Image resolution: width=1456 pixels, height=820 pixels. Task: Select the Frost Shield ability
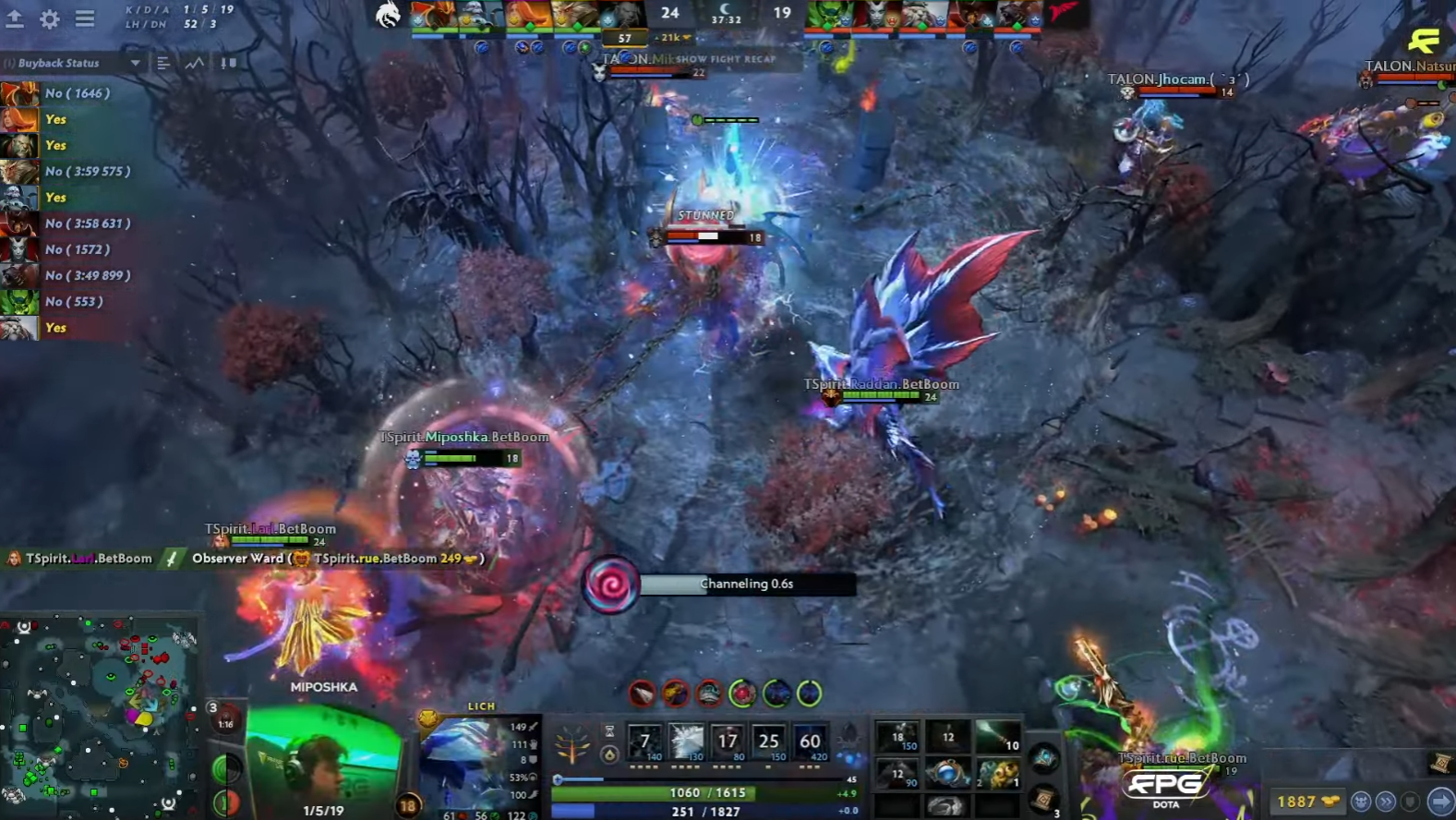click(x=686, y=742)
